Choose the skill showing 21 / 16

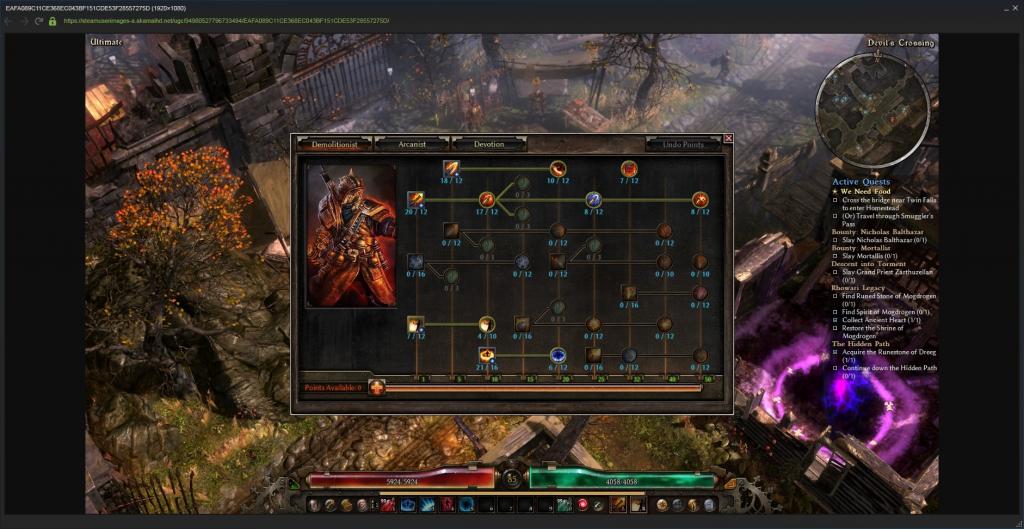click(487, 355)
